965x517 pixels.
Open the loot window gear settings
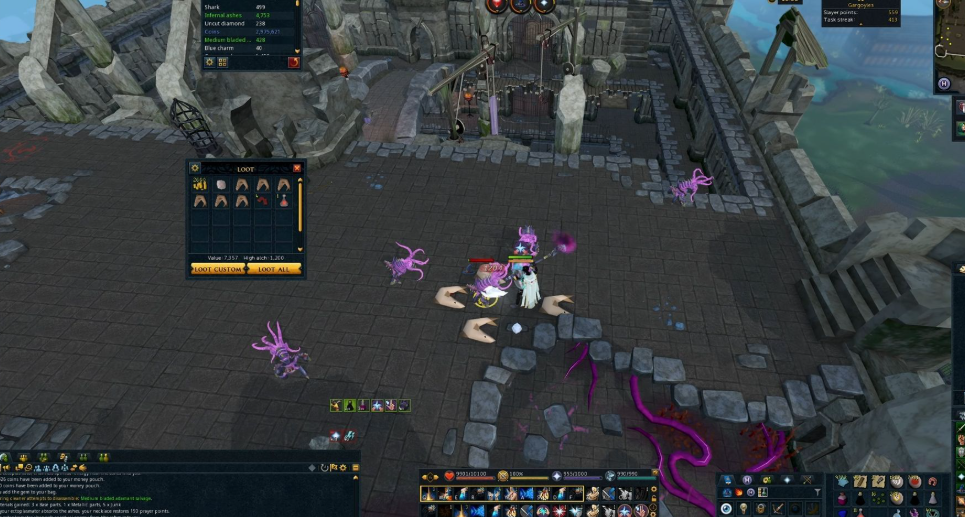click(x=195, y=168)
